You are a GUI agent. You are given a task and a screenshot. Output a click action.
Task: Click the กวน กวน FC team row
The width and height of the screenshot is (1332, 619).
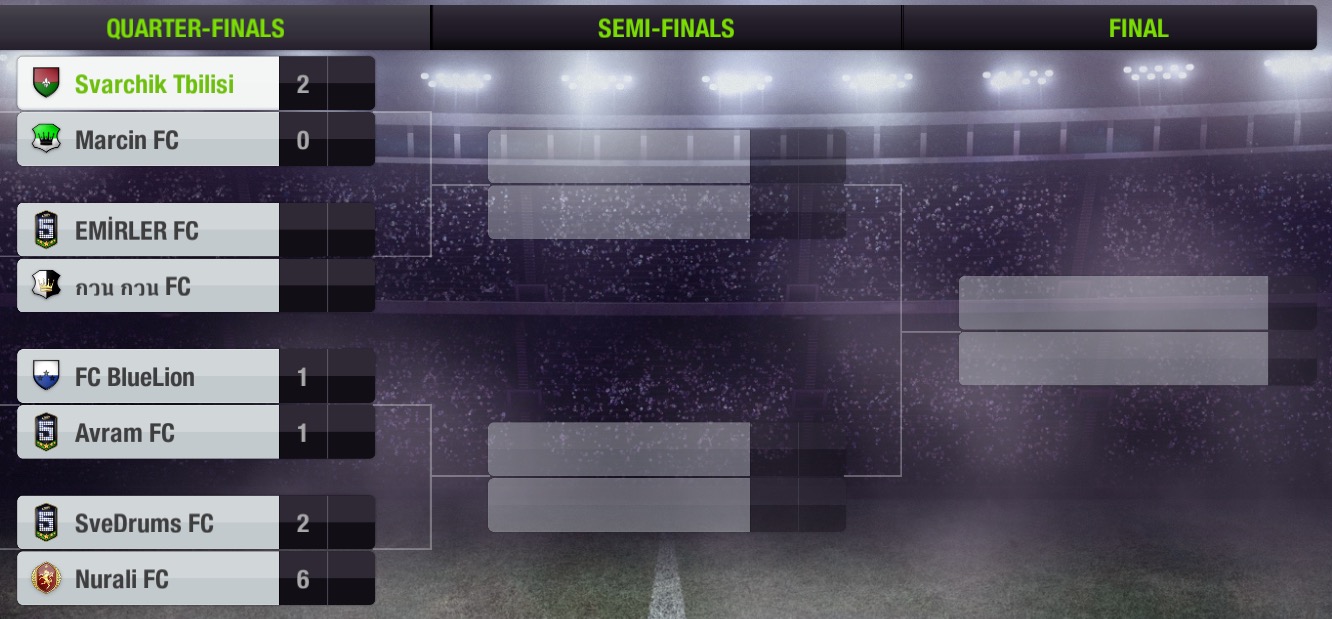[x=149, y=287]
